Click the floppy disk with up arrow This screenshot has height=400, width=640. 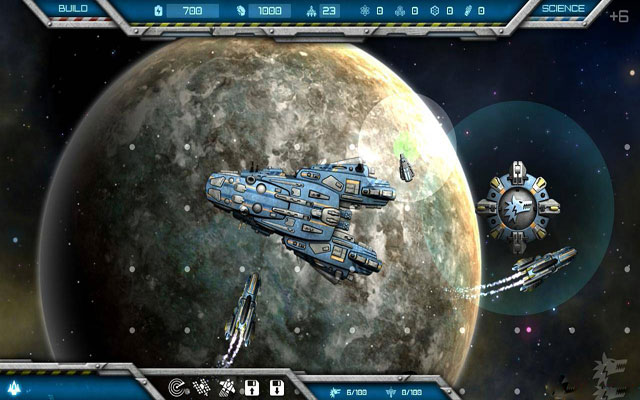point(252,387)
